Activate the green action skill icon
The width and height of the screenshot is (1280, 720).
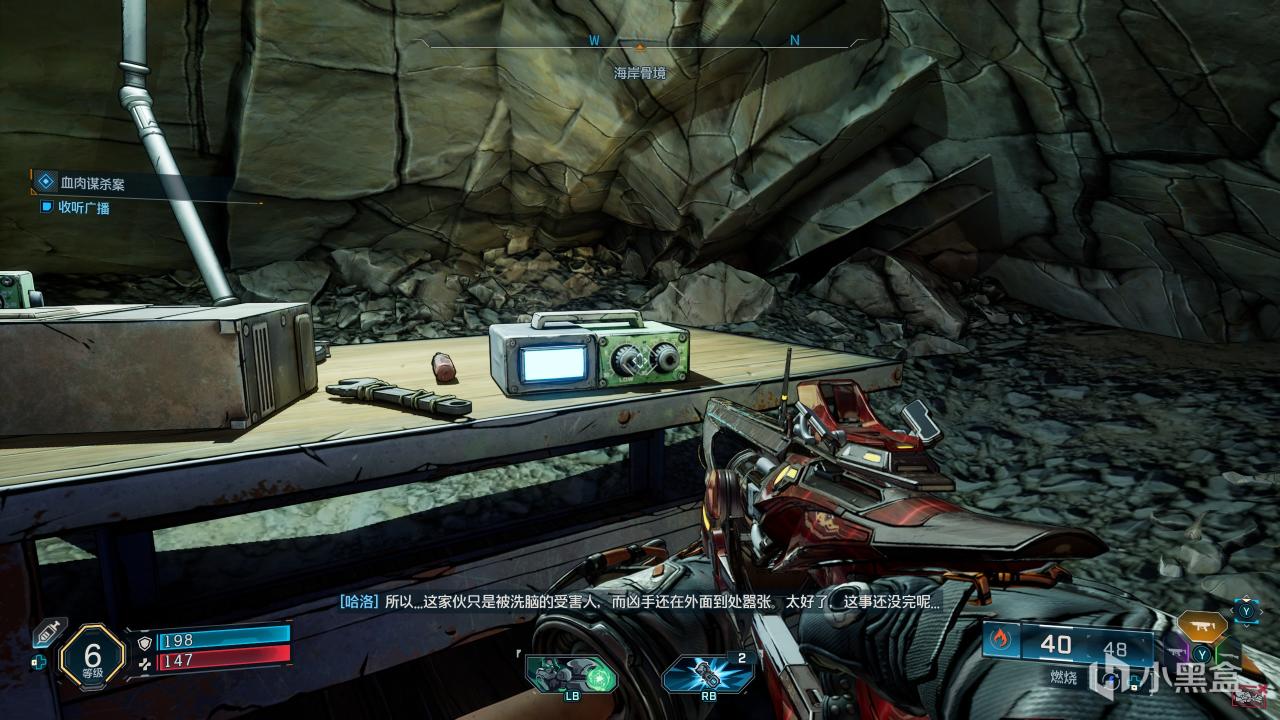point(571,675)
